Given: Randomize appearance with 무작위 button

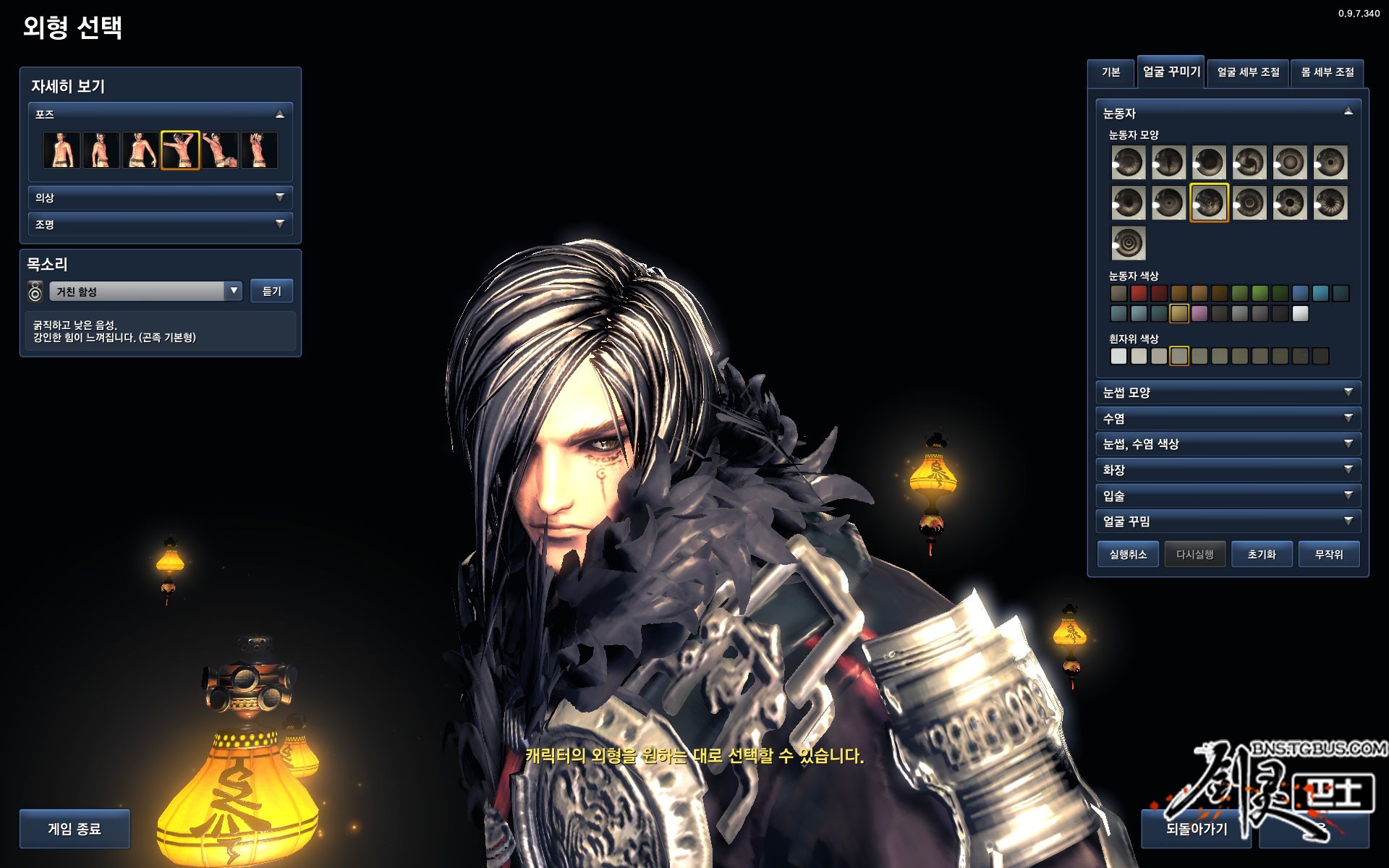Looking at the screenshot, I should pyautogui.click(x=1329, y=555).
